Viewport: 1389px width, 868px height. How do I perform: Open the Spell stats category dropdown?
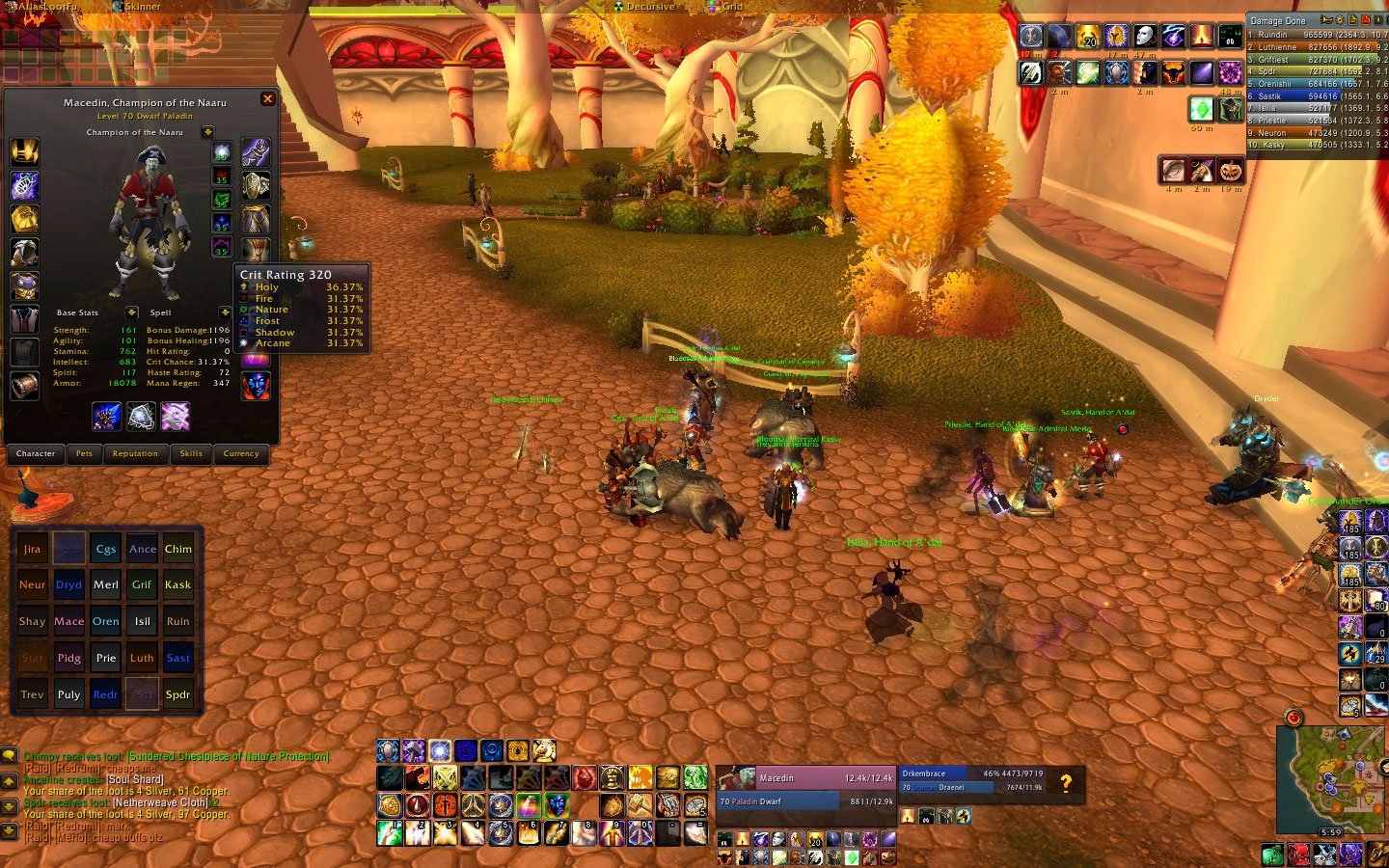pyautogui.click(x=224, y=312)
